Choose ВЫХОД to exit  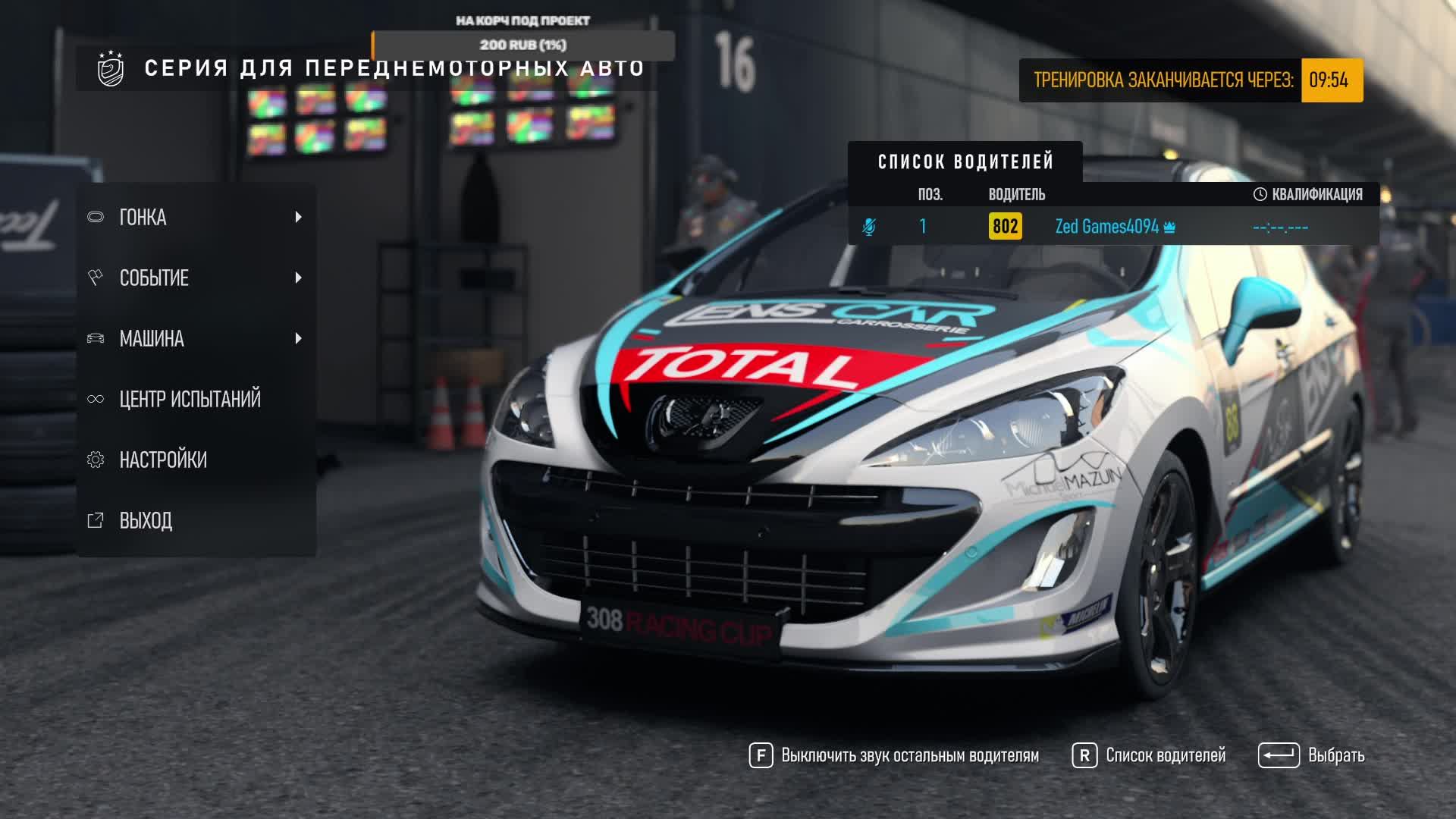146,521
